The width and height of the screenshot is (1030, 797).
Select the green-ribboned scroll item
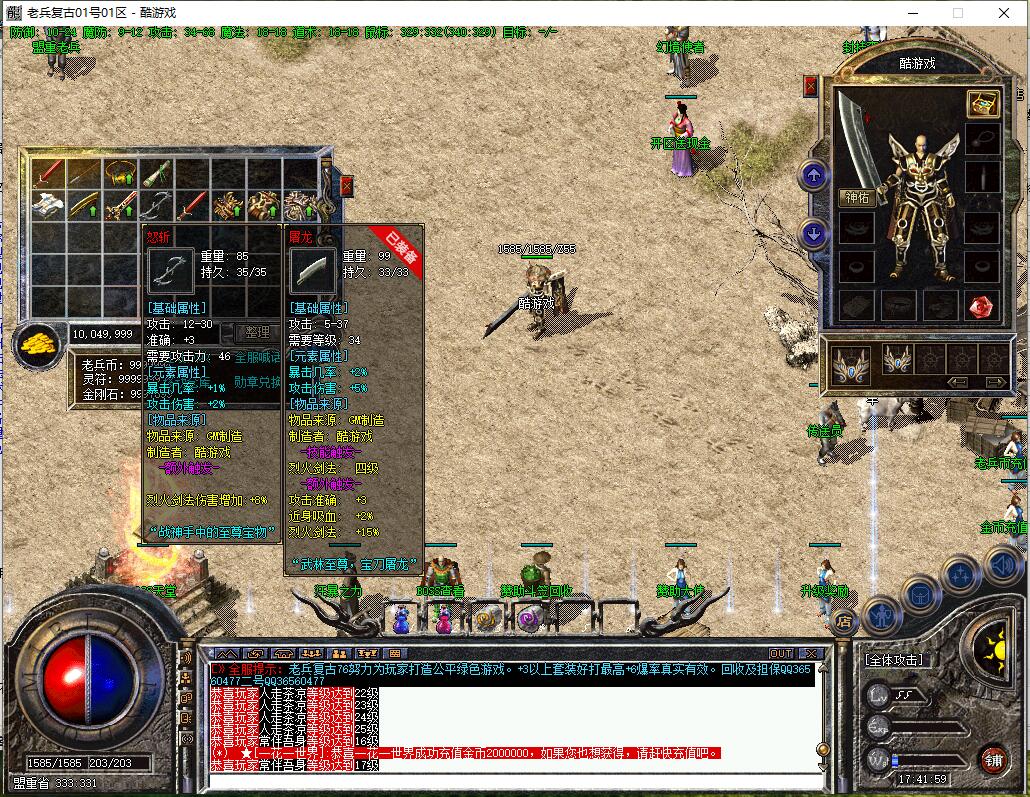point(156,175)
